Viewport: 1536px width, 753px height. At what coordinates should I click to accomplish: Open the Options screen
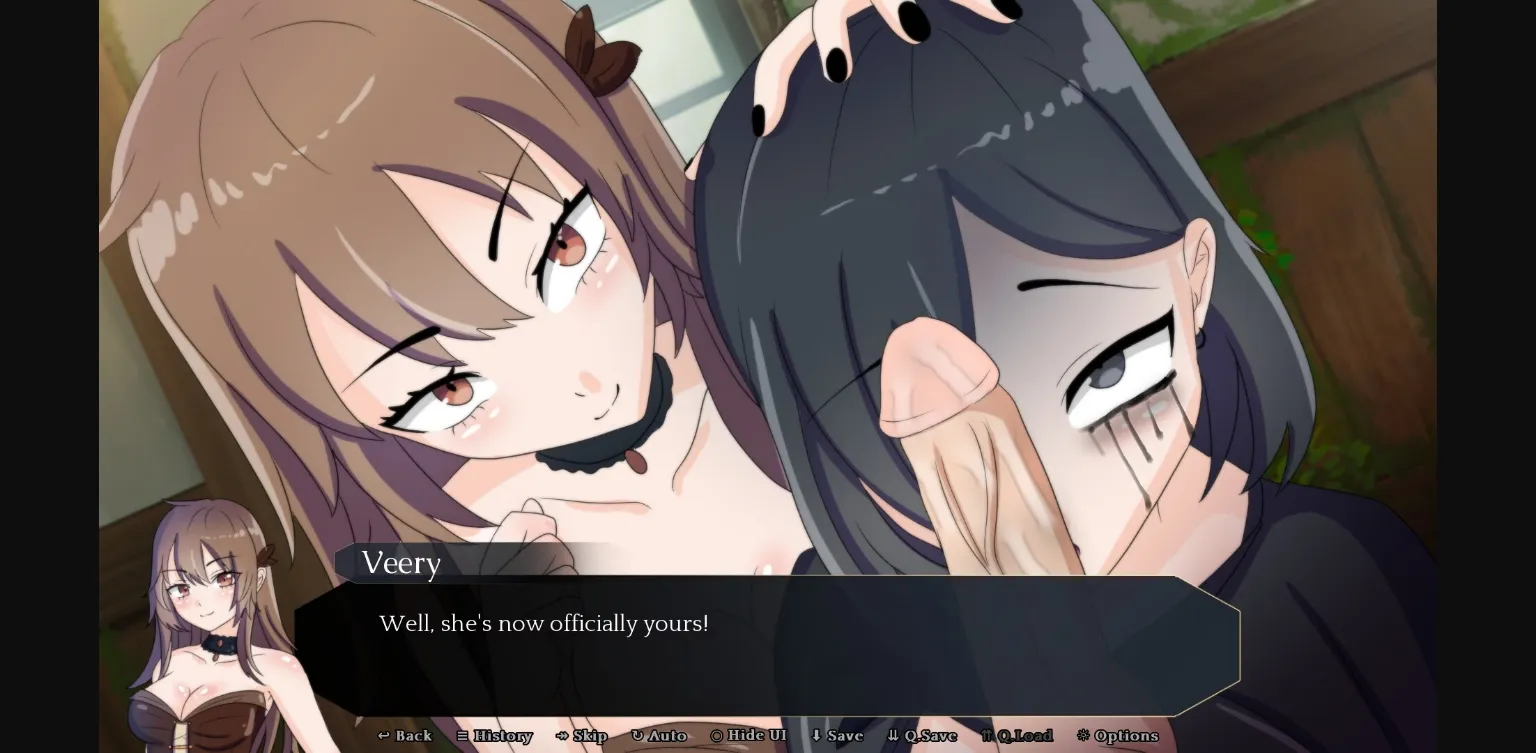tap(1118, 735)
